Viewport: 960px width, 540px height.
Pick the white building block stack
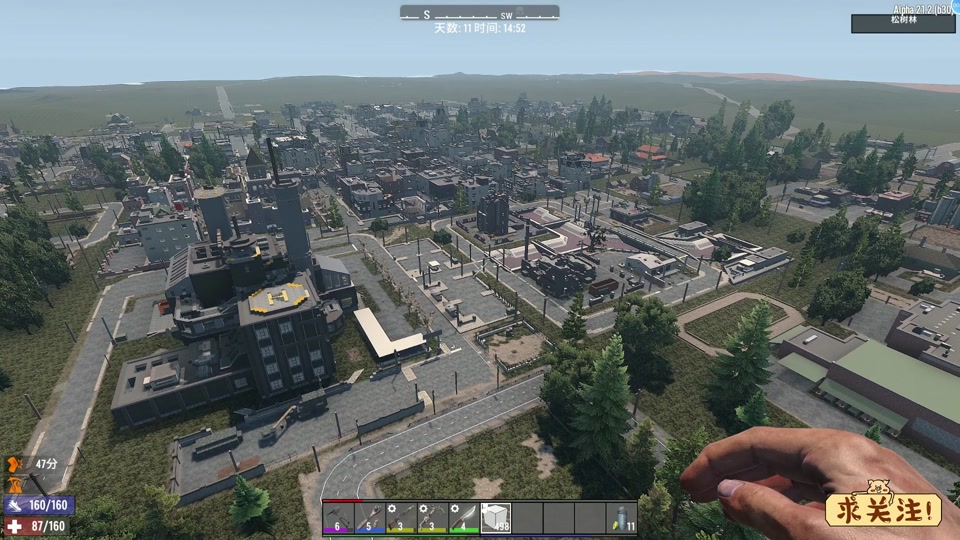495,517
